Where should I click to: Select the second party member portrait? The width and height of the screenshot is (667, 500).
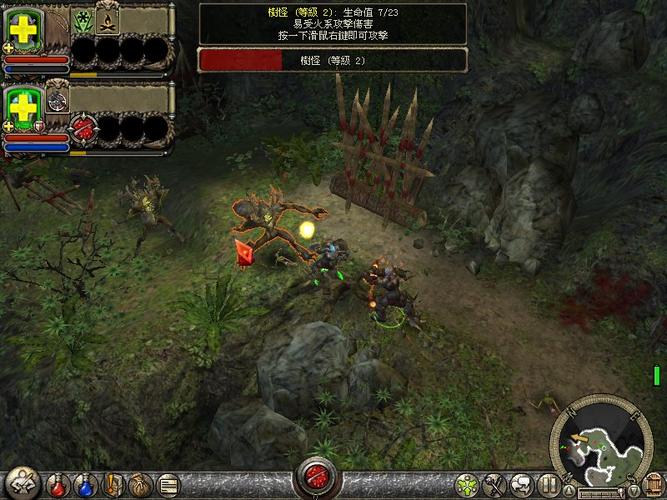[24, 107]
